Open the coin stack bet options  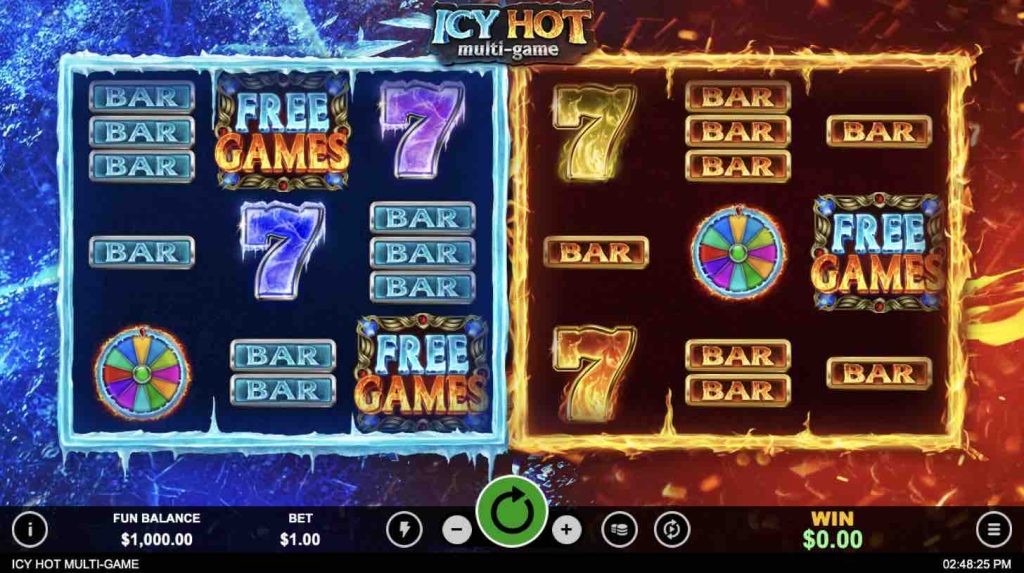620,529
